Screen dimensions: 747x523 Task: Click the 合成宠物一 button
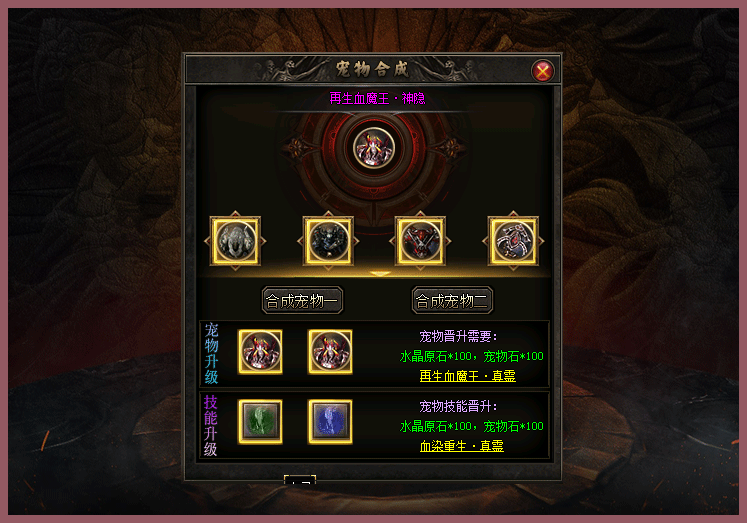point(302,300)
